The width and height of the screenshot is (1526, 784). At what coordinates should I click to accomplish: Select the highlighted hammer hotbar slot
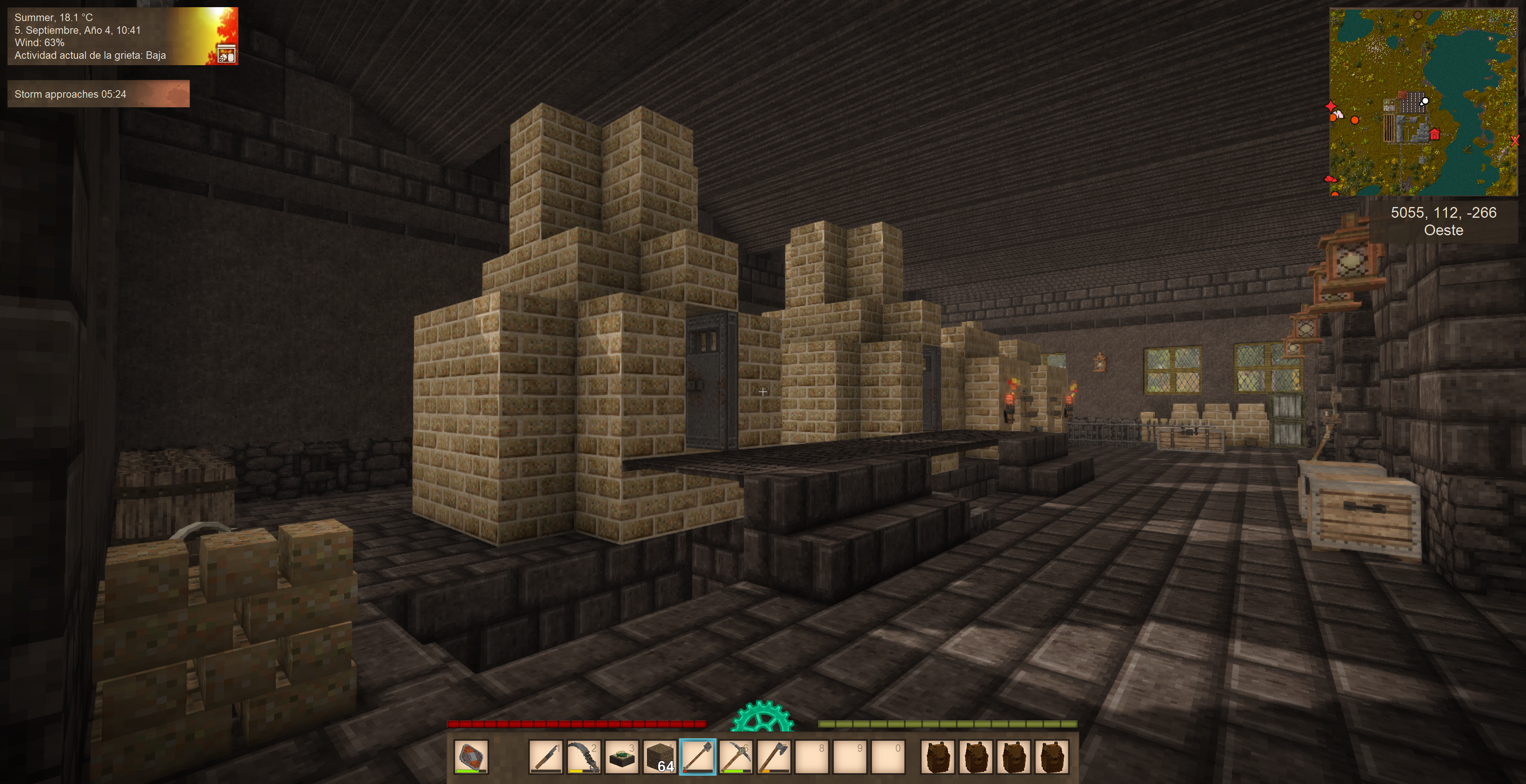point(697,756)
